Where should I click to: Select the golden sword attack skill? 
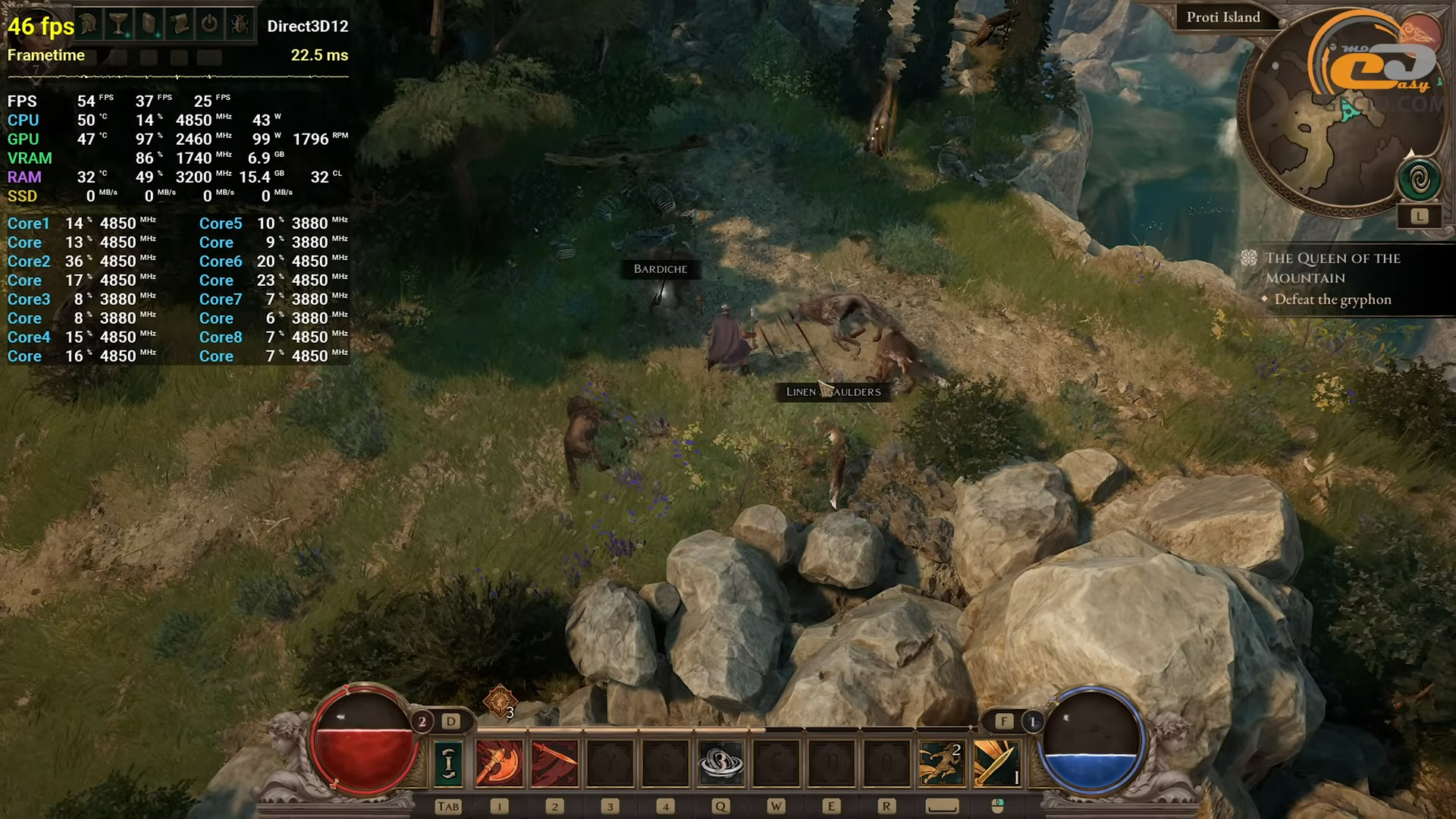click(x=996, y=762)
